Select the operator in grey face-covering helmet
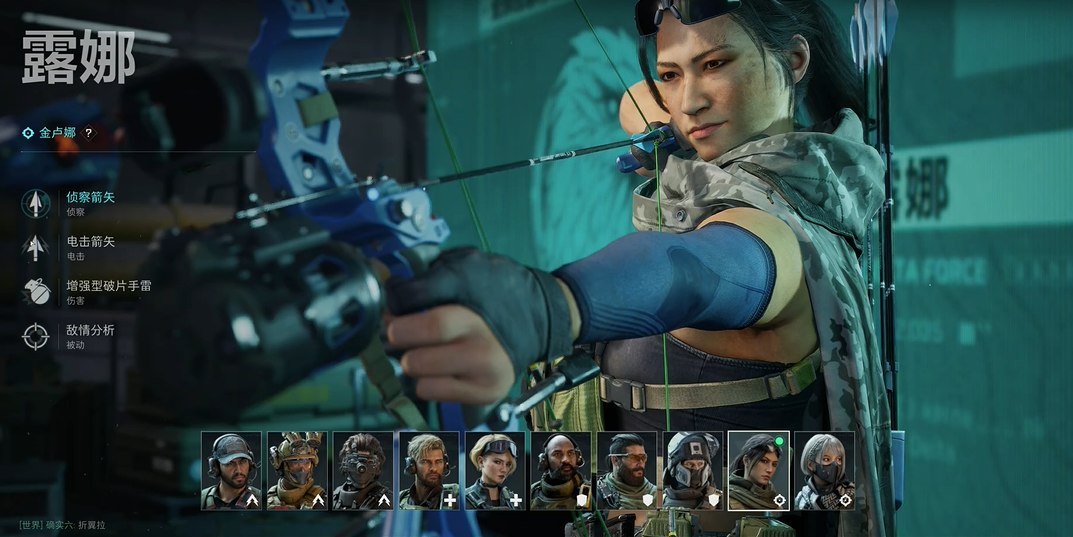Image resolution: width=1073 pixels, height=537 pixels. click(x=693, y=471)
